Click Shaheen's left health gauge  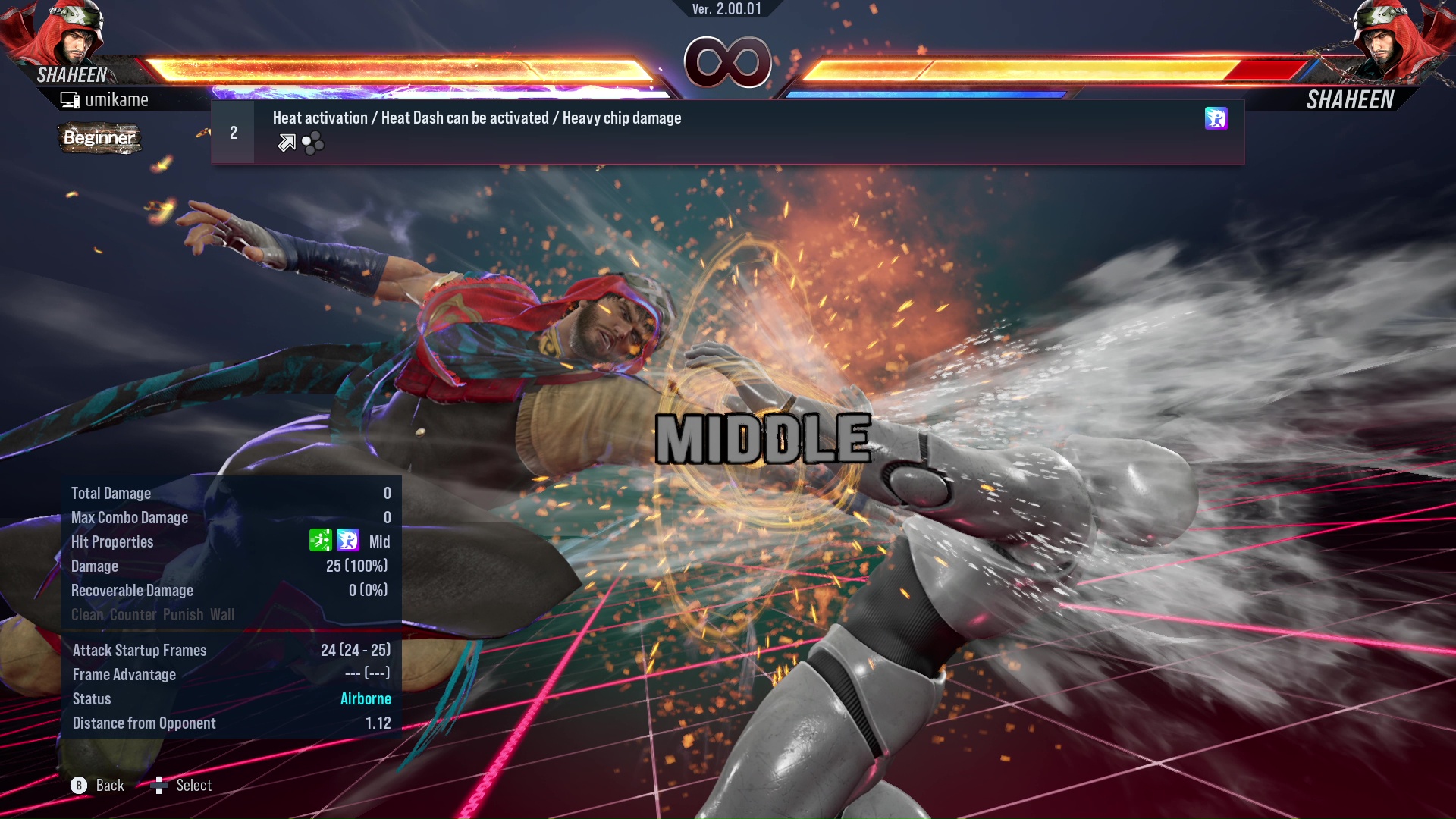pyautogui.click(x=394, y=68)
